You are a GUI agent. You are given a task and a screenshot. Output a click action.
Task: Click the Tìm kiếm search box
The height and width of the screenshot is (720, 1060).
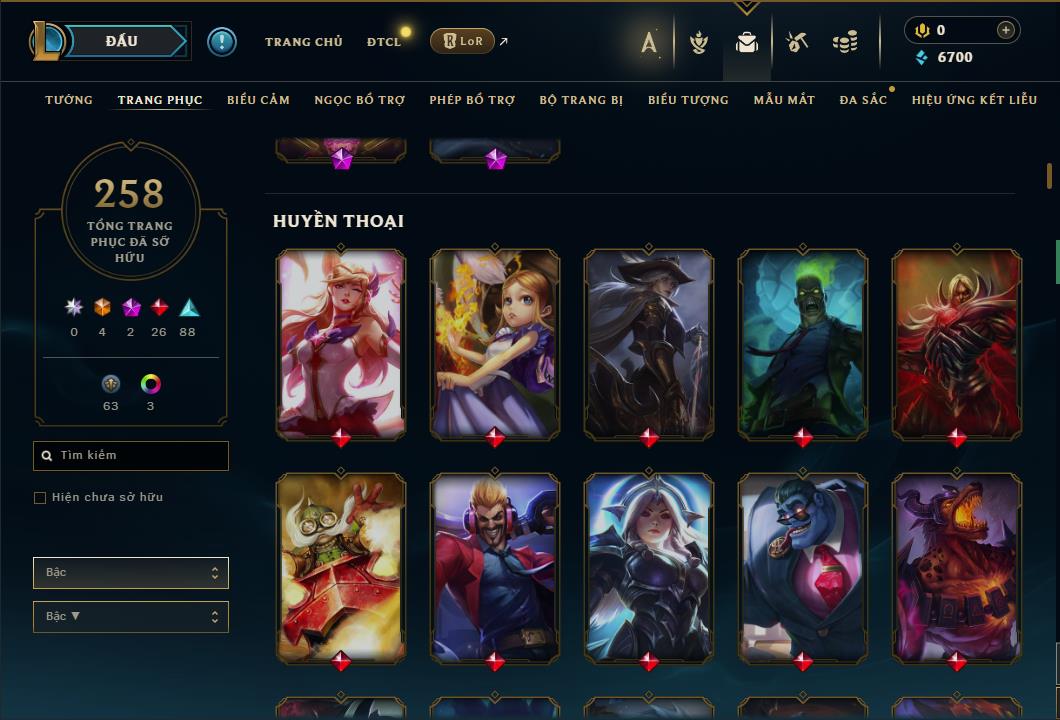pyautogui.click(x=131, y=456)
